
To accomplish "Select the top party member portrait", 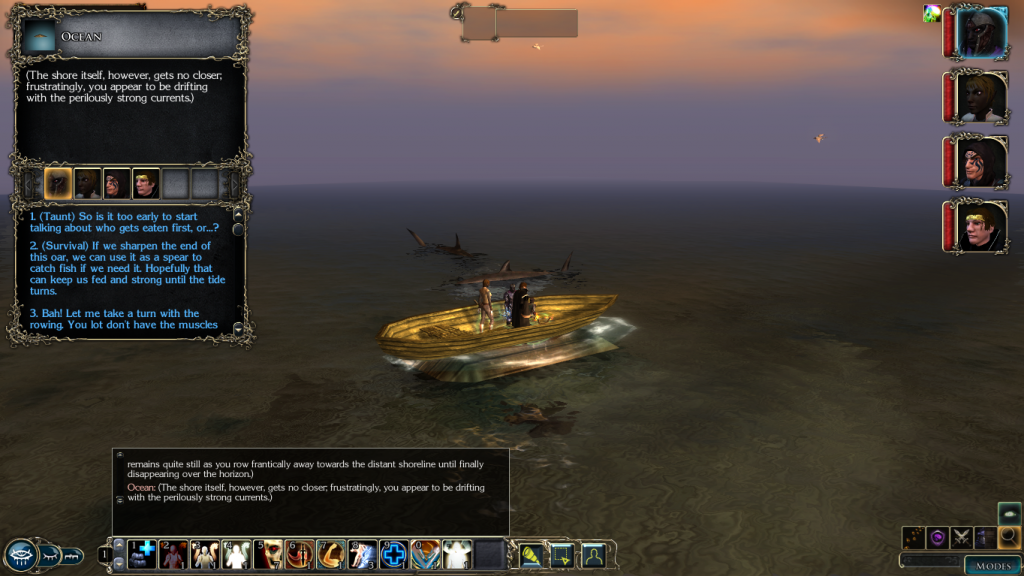I will [980, 33].
